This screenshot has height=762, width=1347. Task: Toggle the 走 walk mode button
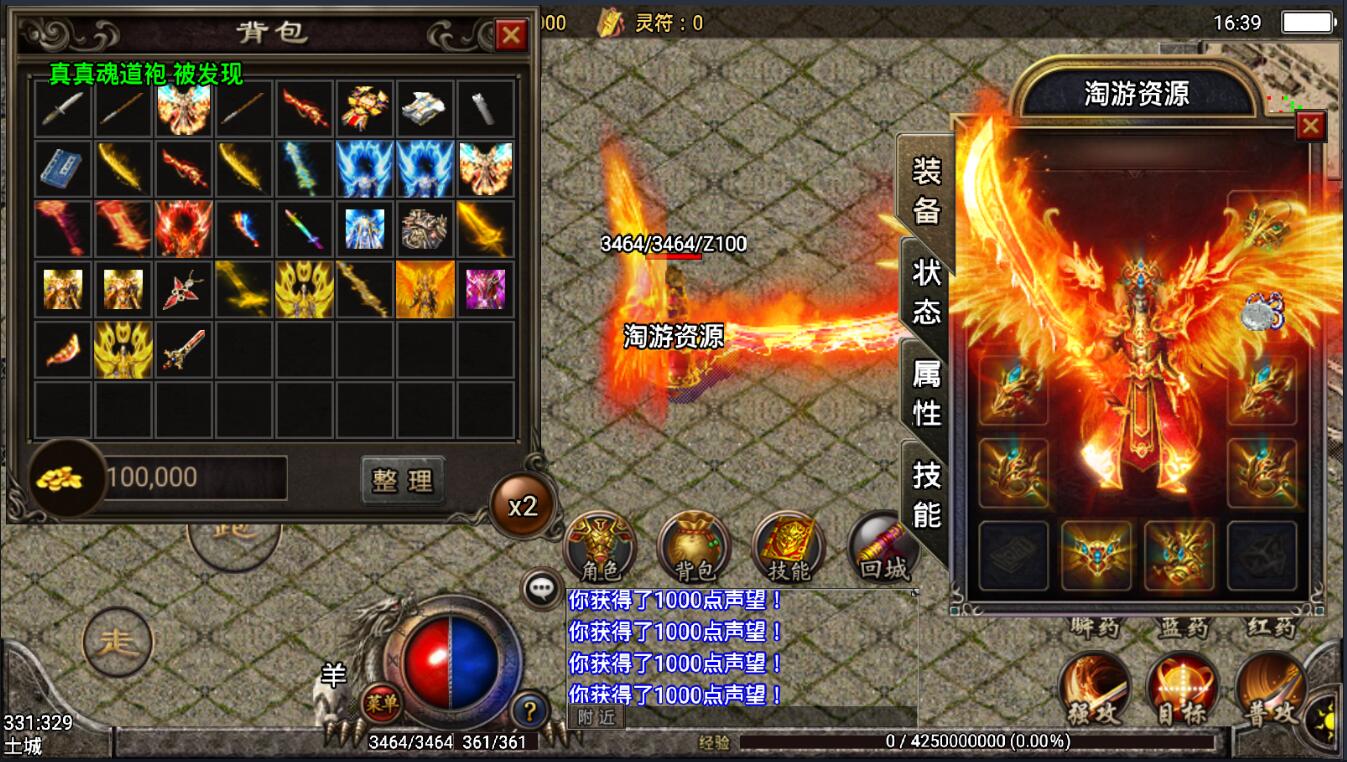[118, 642]
